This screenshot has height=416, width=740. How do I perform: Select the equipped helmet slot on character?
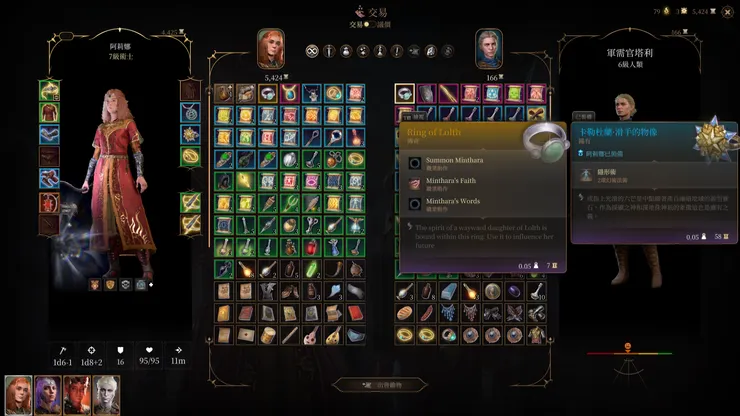pos(49,90)
